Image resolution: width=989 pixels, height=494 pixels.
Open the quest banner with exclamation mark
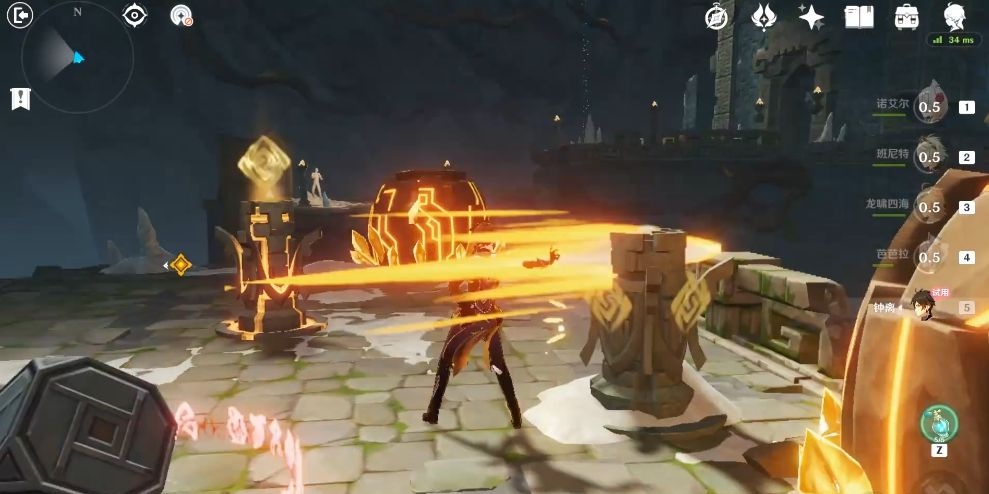(19, 98)
